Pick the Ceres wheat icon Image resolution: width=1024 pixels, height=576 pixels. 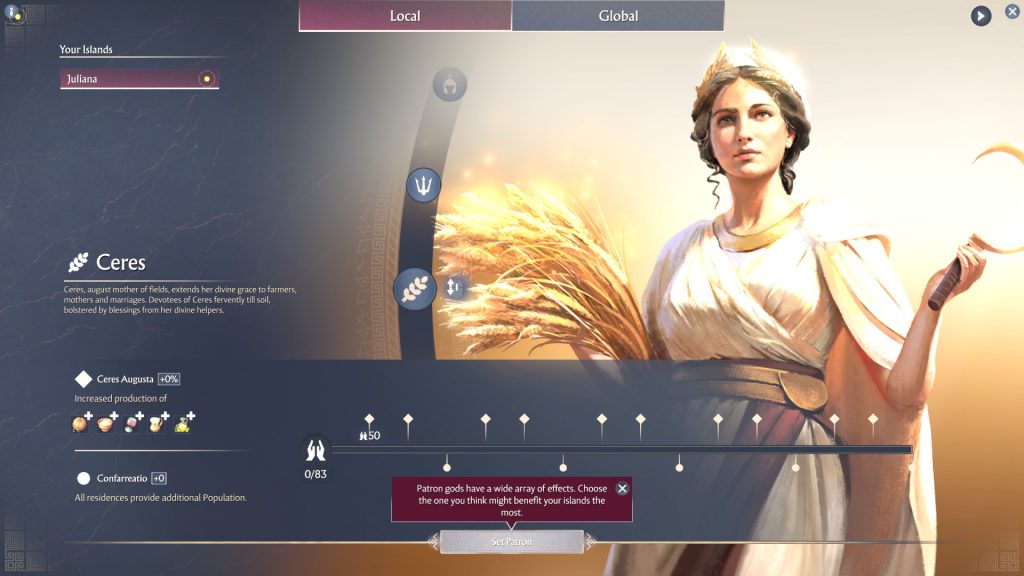pos(414,288)
